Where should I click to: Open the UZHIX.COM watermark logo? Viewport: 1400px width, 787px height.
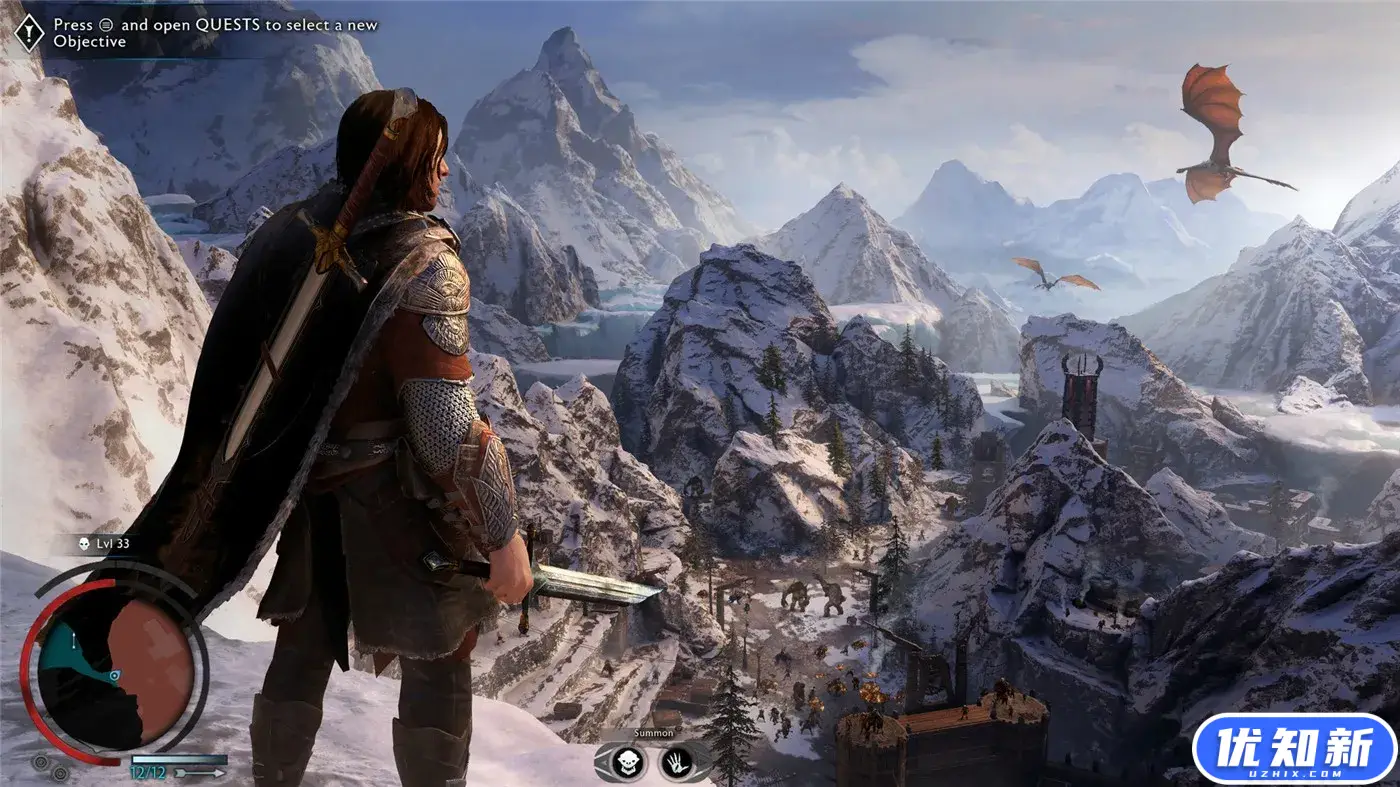(x=1294, y=748)
